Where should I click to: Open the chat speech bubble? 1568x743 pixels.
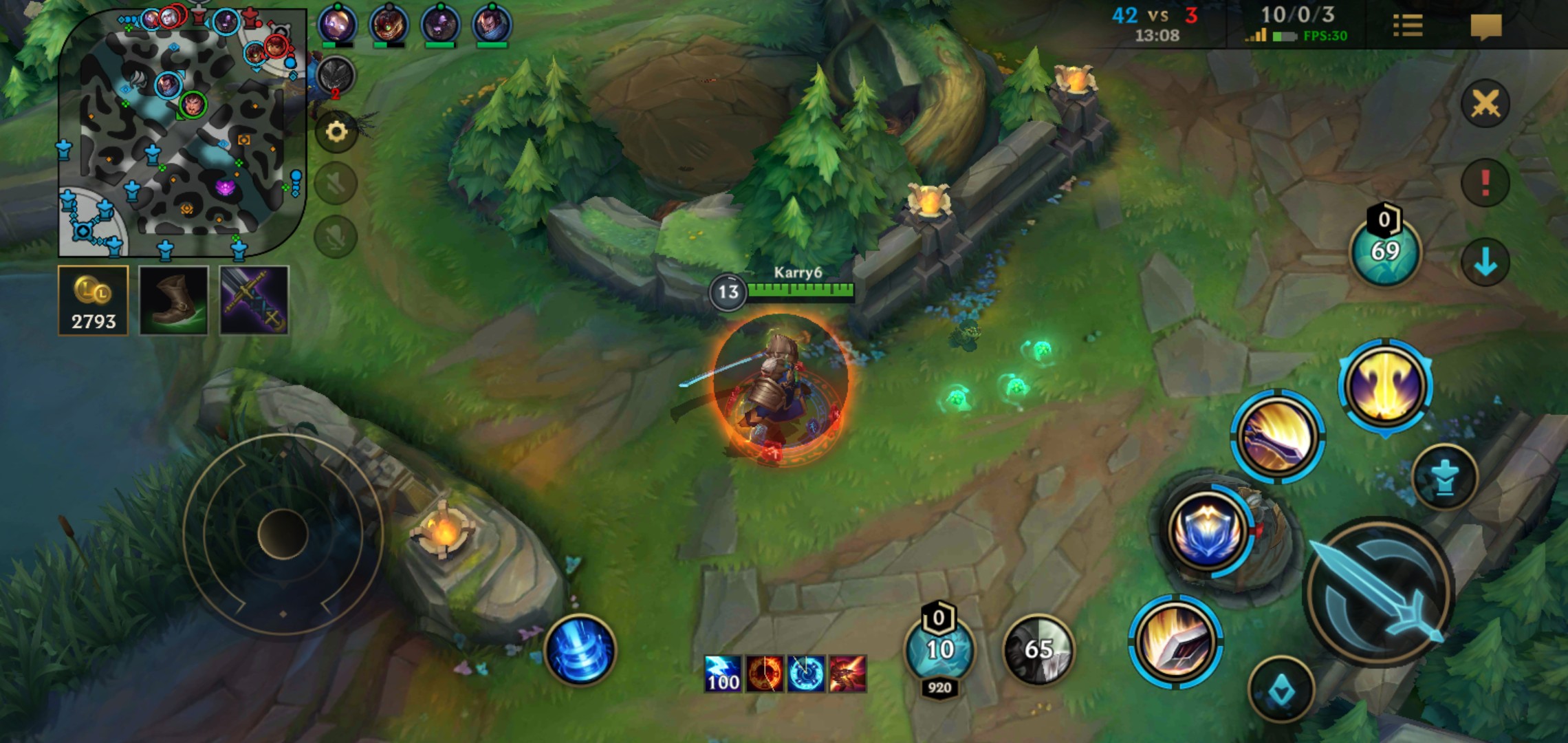tap(1485, 26)
